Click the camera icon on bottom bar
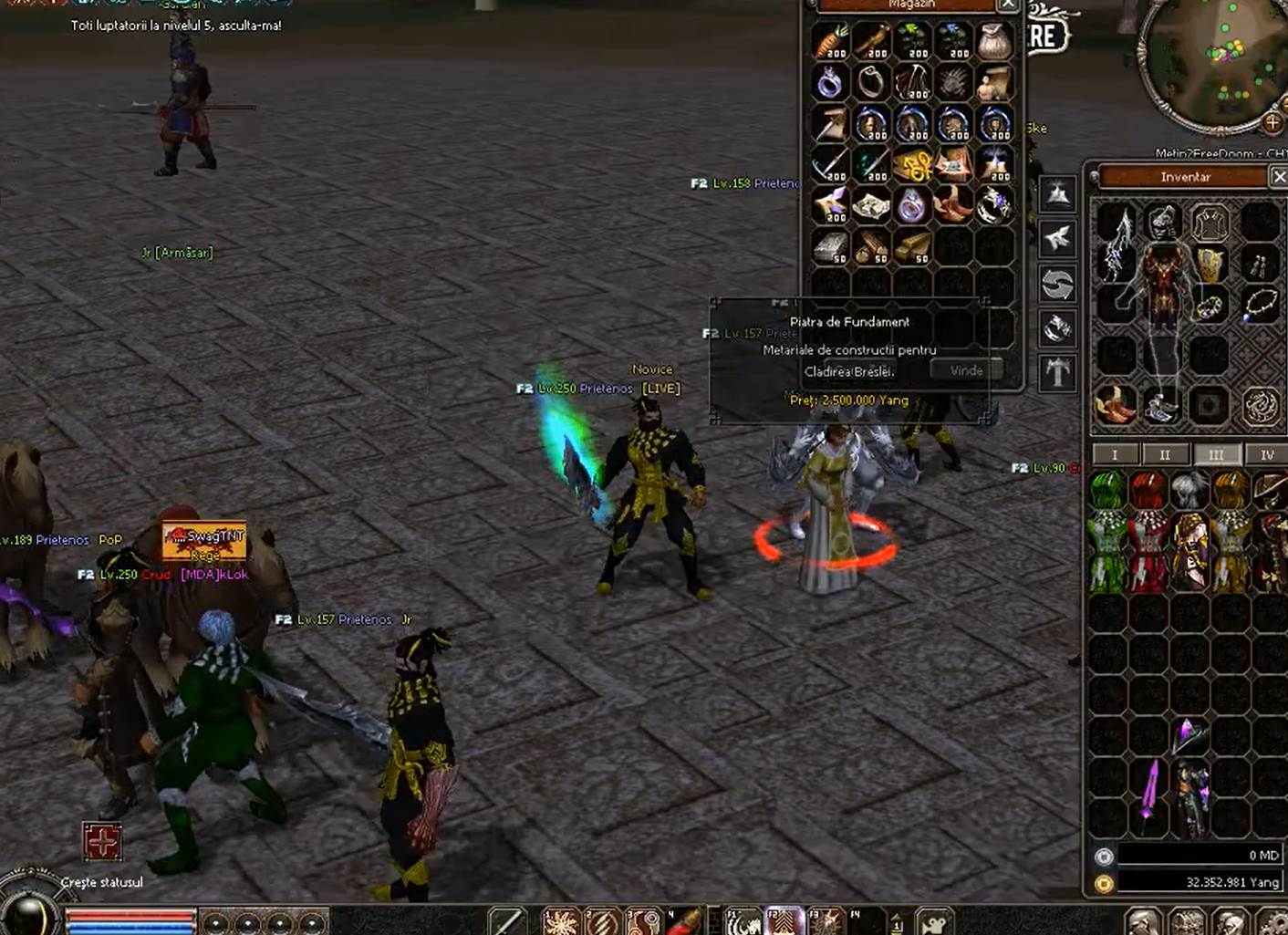Image resolution: width=1288 pixels, height=935 pixels. tap(934, 922)
